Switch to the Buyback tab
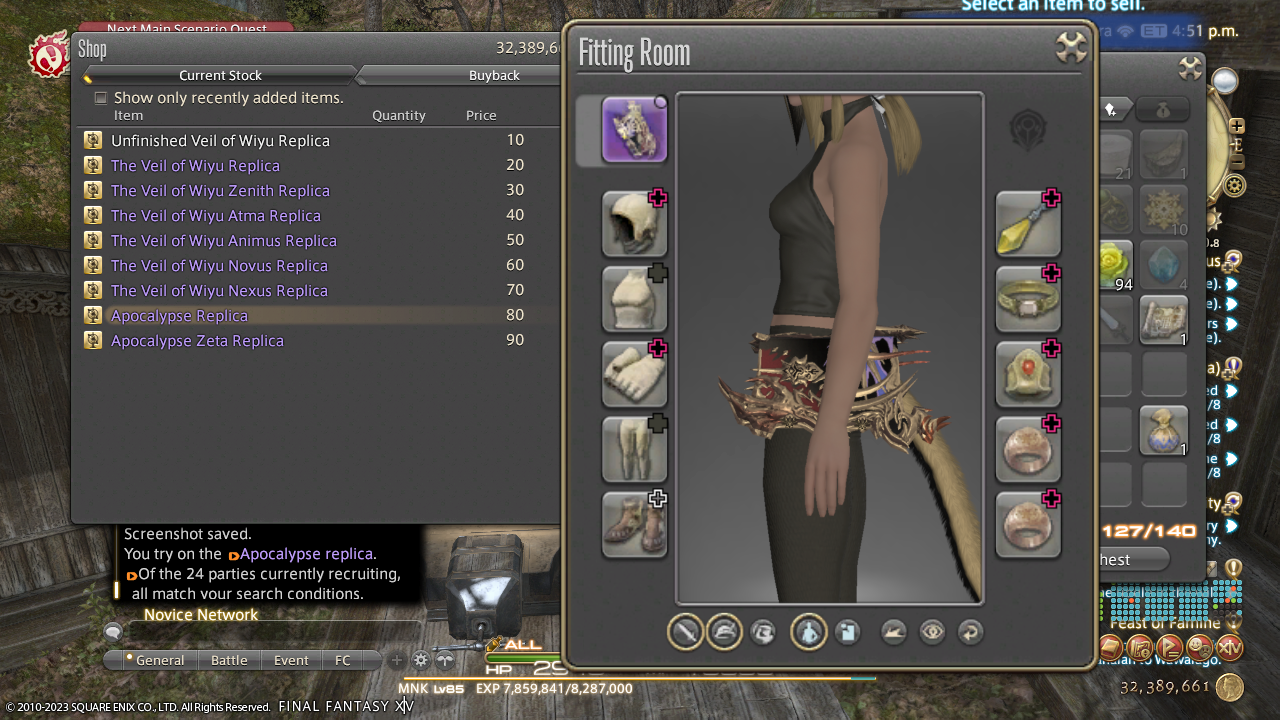Image resolution: width=1280 pixels, height=720 pixels. point(494,75)
